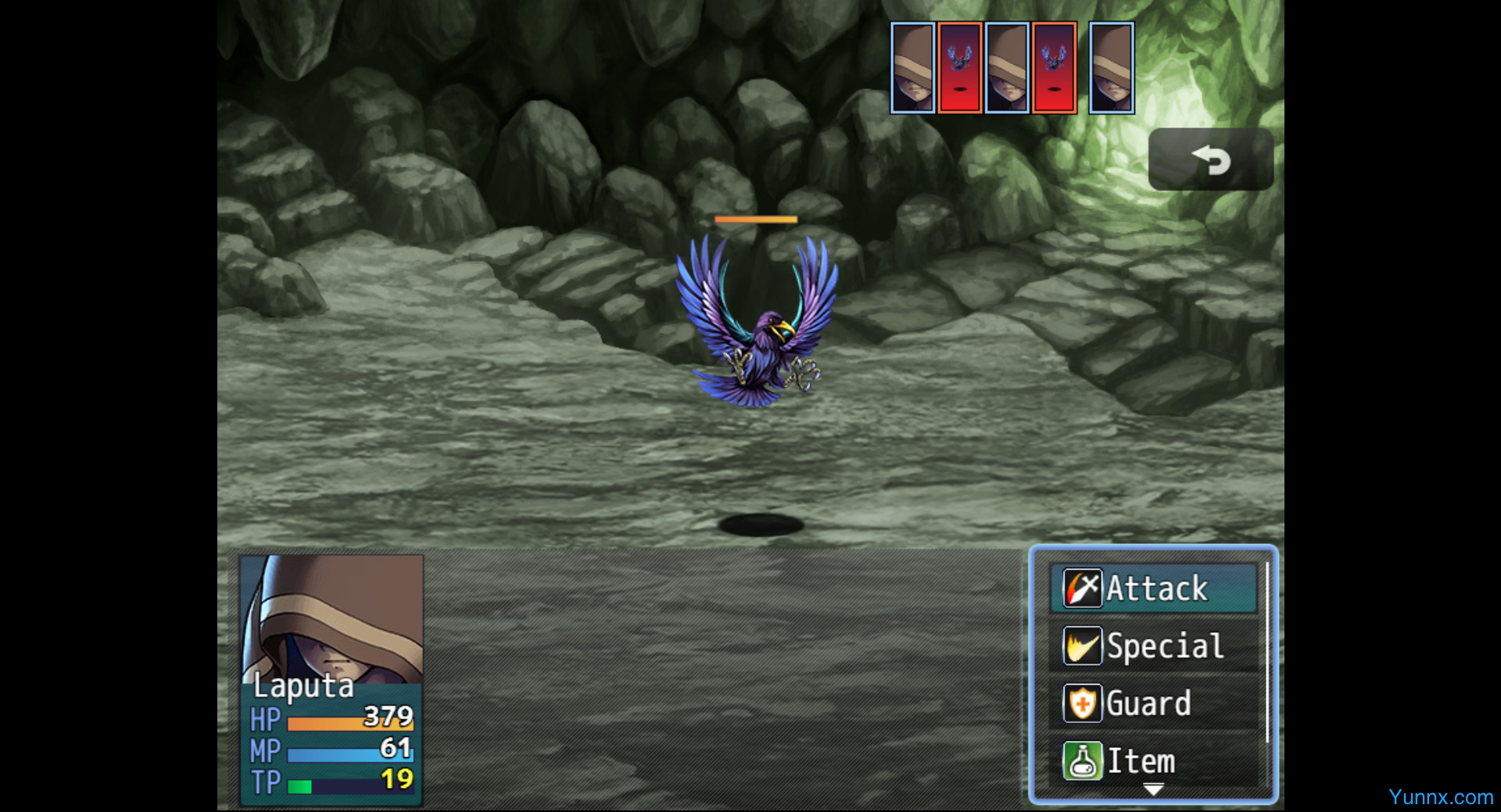Select the Guard command

1153,703
